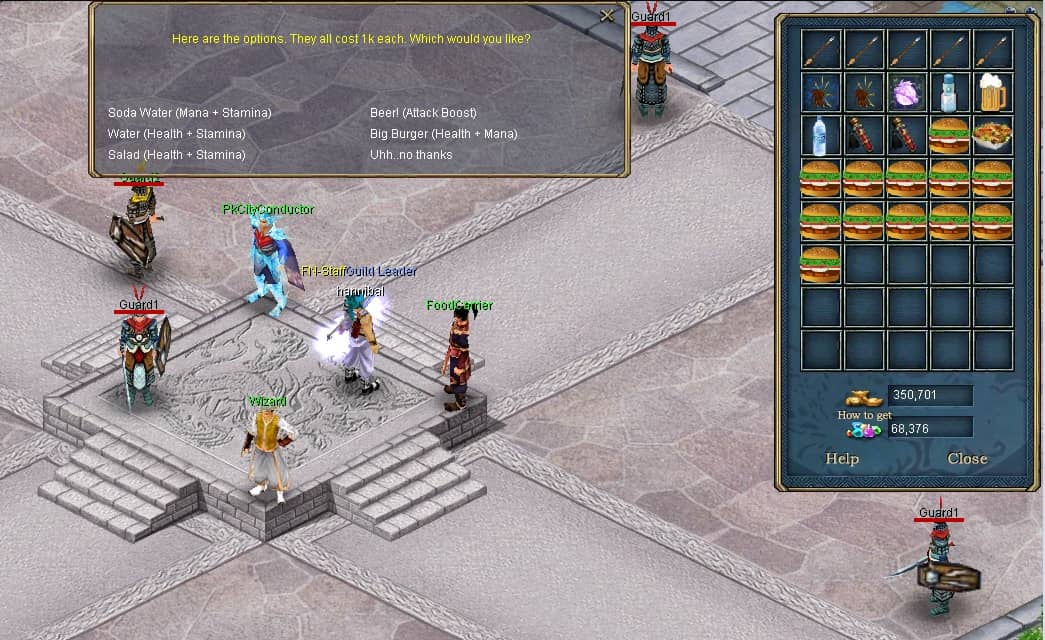
Task: Select the clear water bottle inventory item
Action: pos(821,135)
